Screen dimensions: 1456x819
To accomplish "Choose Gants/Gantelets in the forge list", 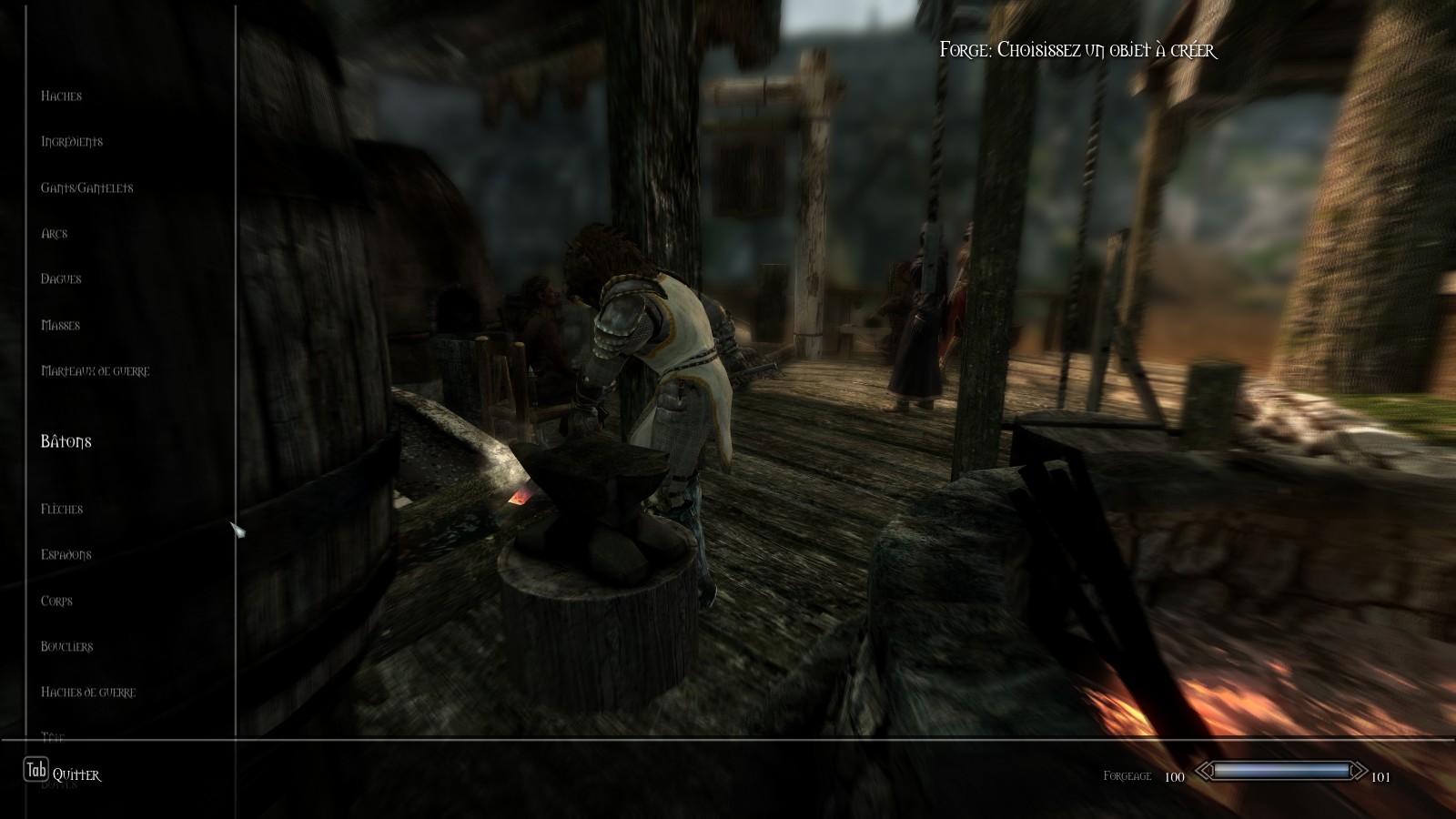I will point(86,188).
